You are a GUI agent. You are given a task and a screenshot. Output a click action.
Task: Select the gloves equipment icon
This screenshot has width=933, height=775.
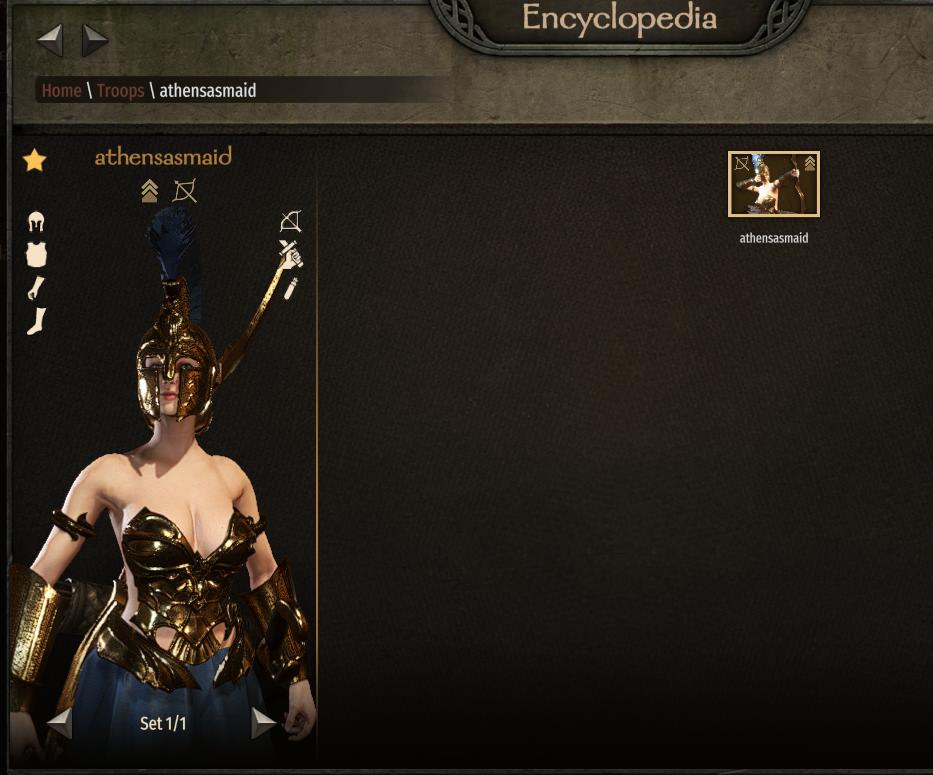(x=37, y=288)
